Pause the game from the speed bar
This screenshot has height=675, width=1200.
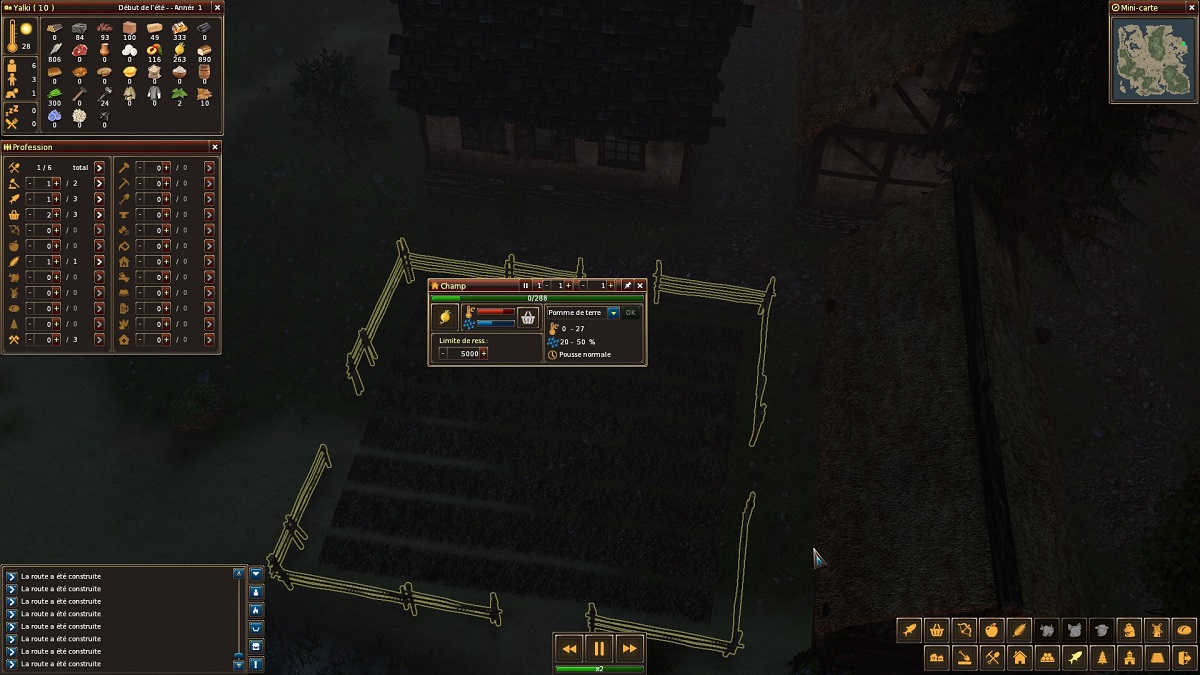point(599,649)
